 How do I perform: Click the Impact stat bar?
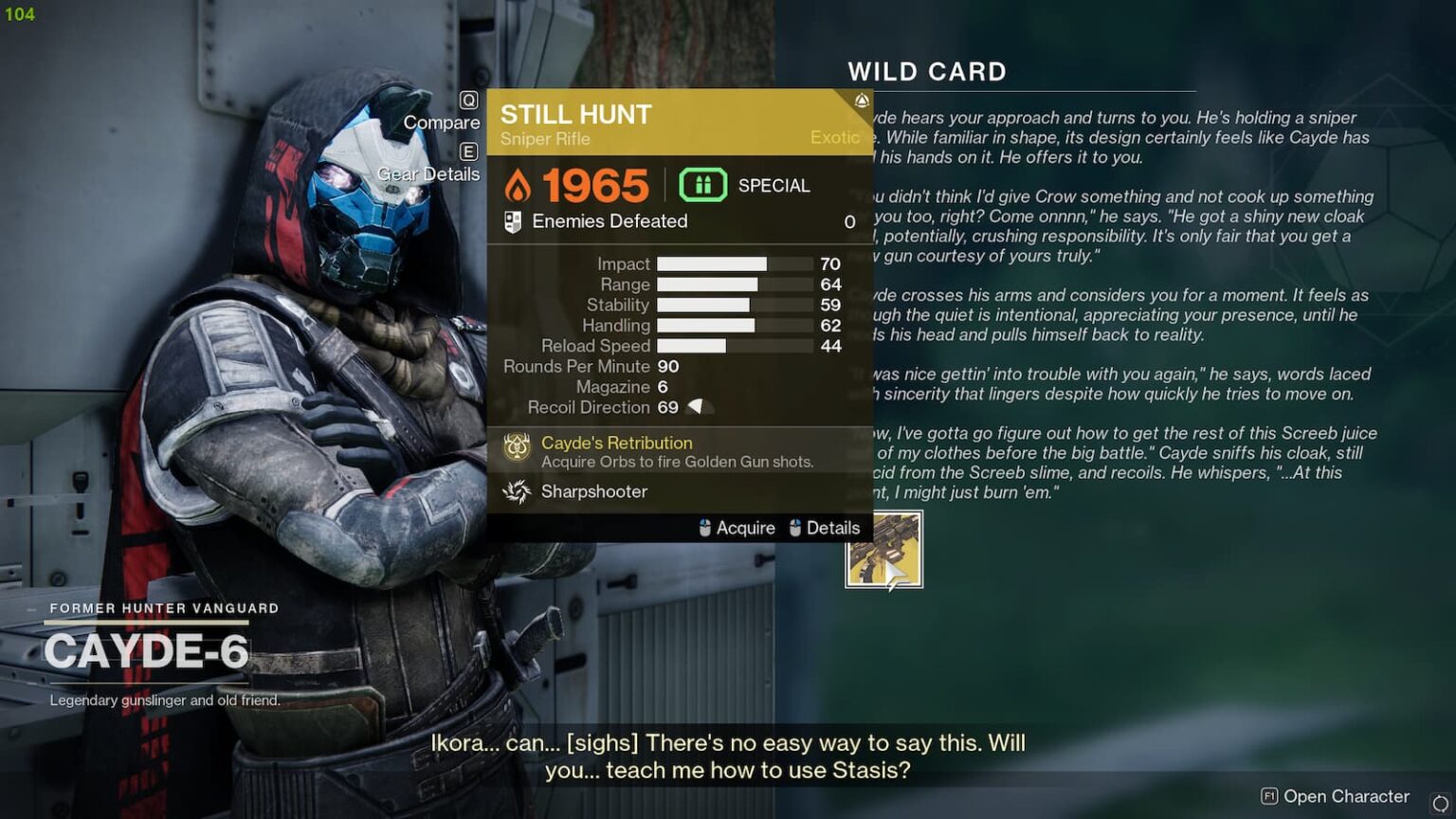(x=733, y=264)
